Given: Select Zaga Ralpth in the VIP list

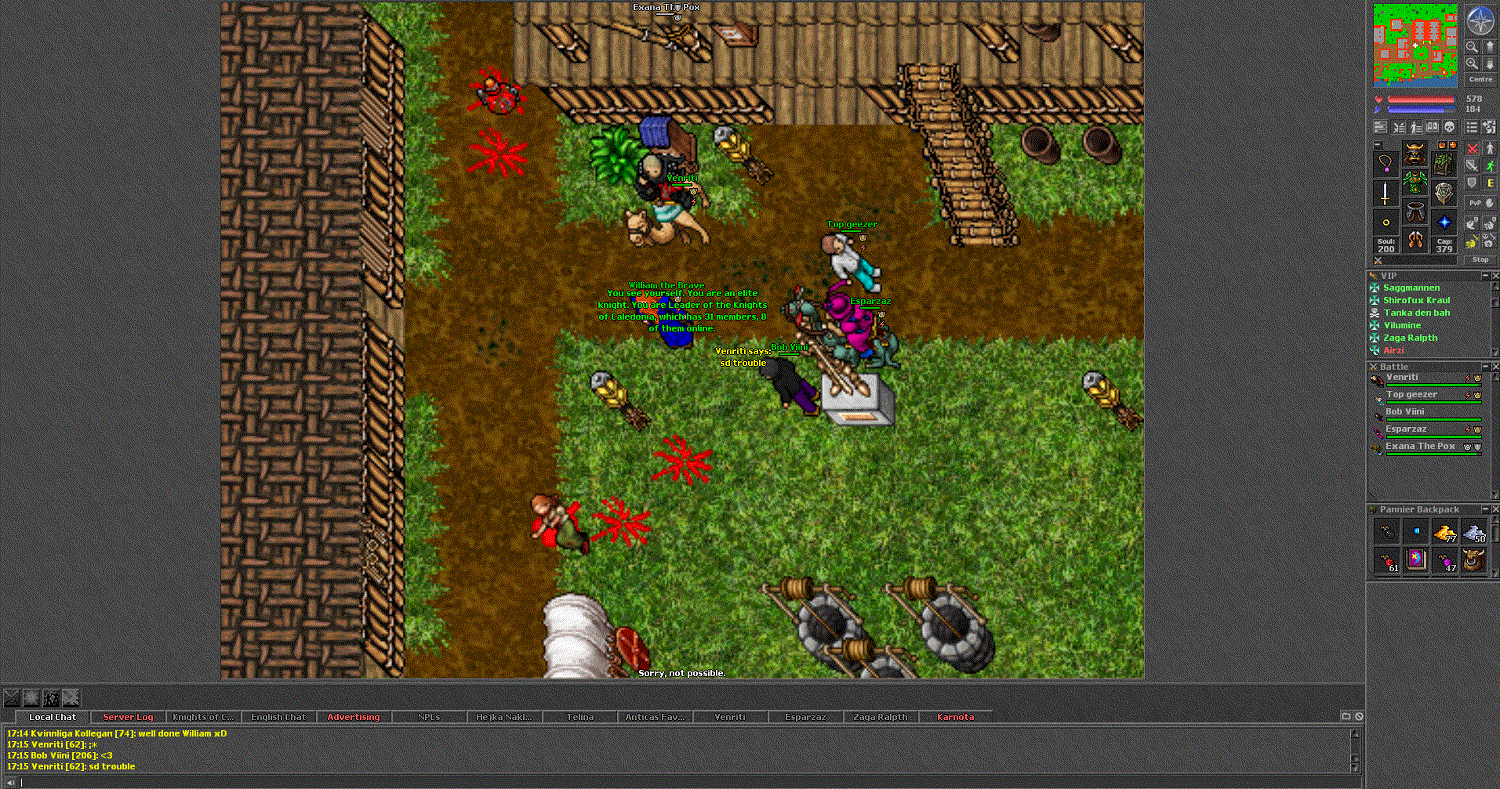Looking at the screenshot, I should [1410, 338].
